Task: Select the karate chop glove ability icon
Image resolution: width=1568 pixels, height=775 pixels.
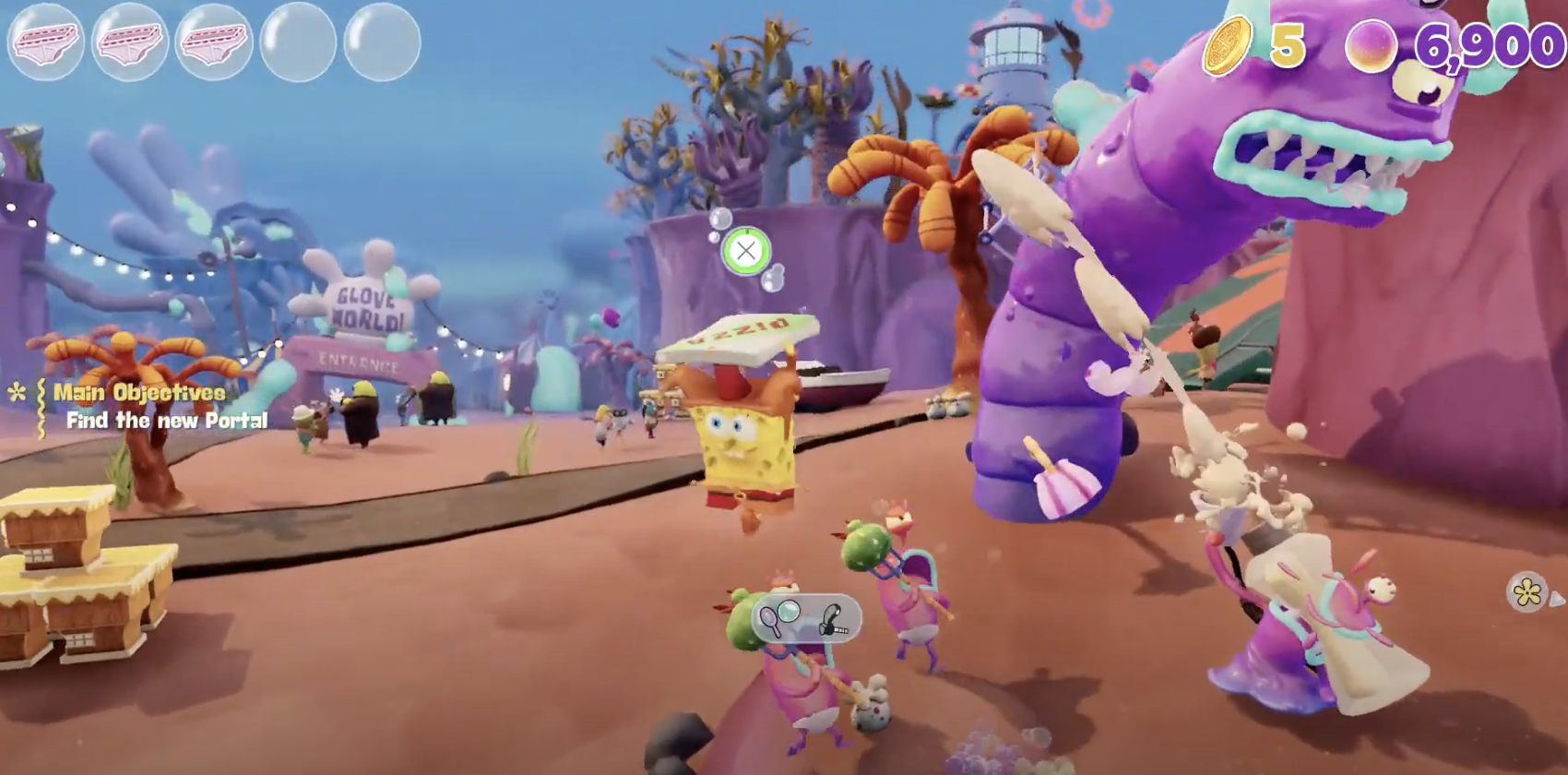Action: coord(833,619)
